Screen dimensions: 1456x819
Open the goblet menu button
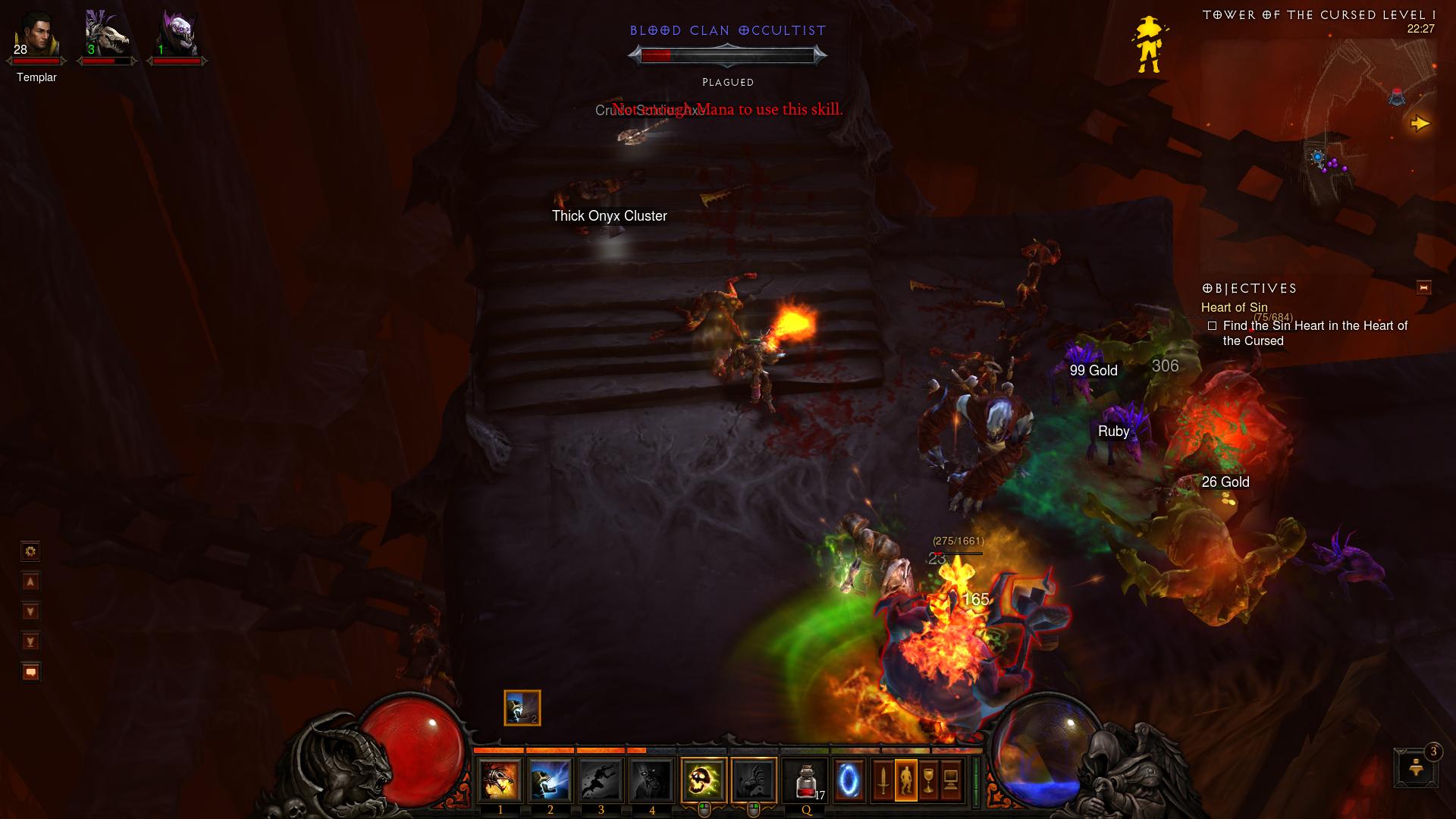(929, 780)
